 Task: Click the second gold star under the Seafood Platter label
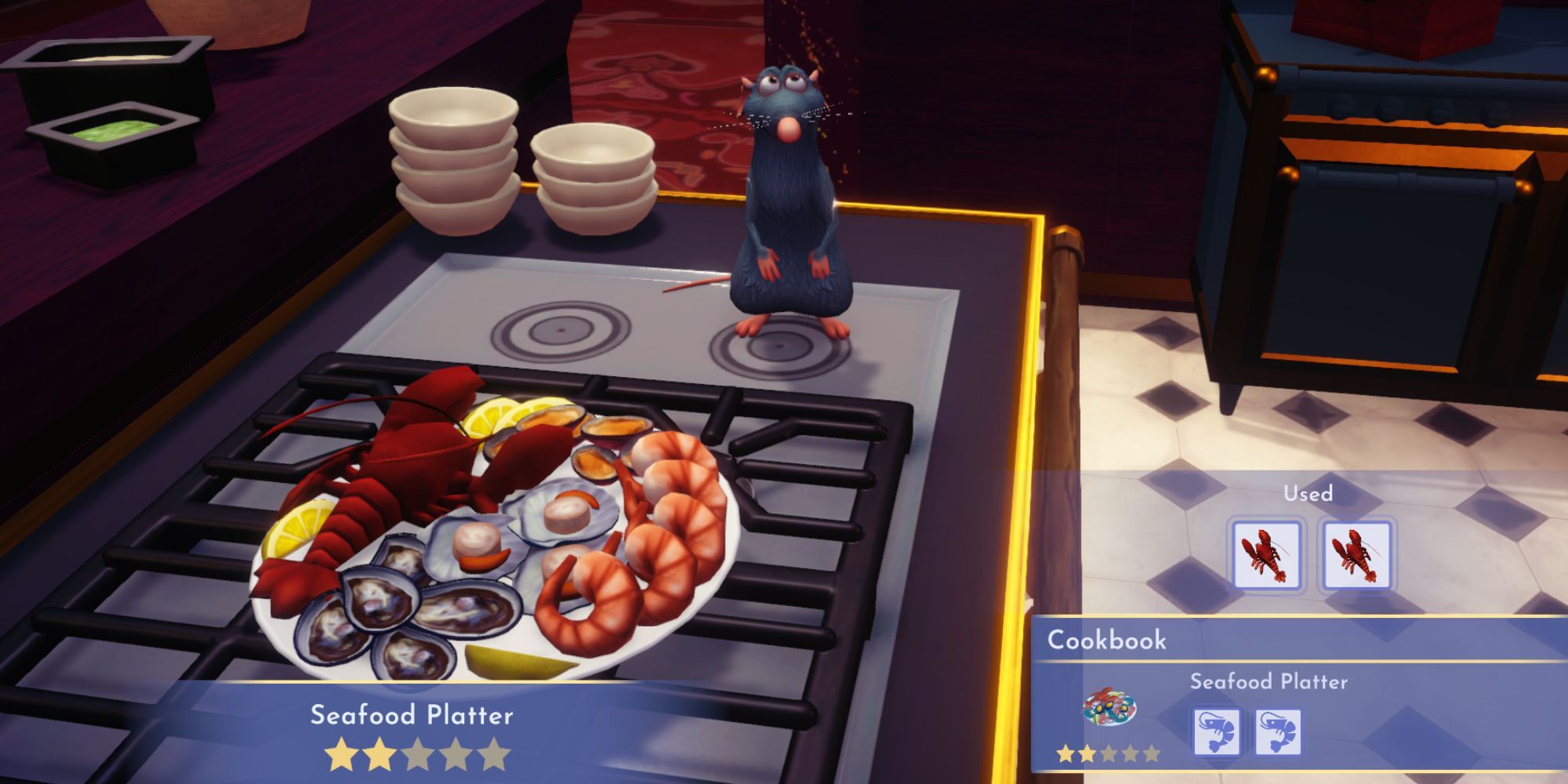click(379, 753)
